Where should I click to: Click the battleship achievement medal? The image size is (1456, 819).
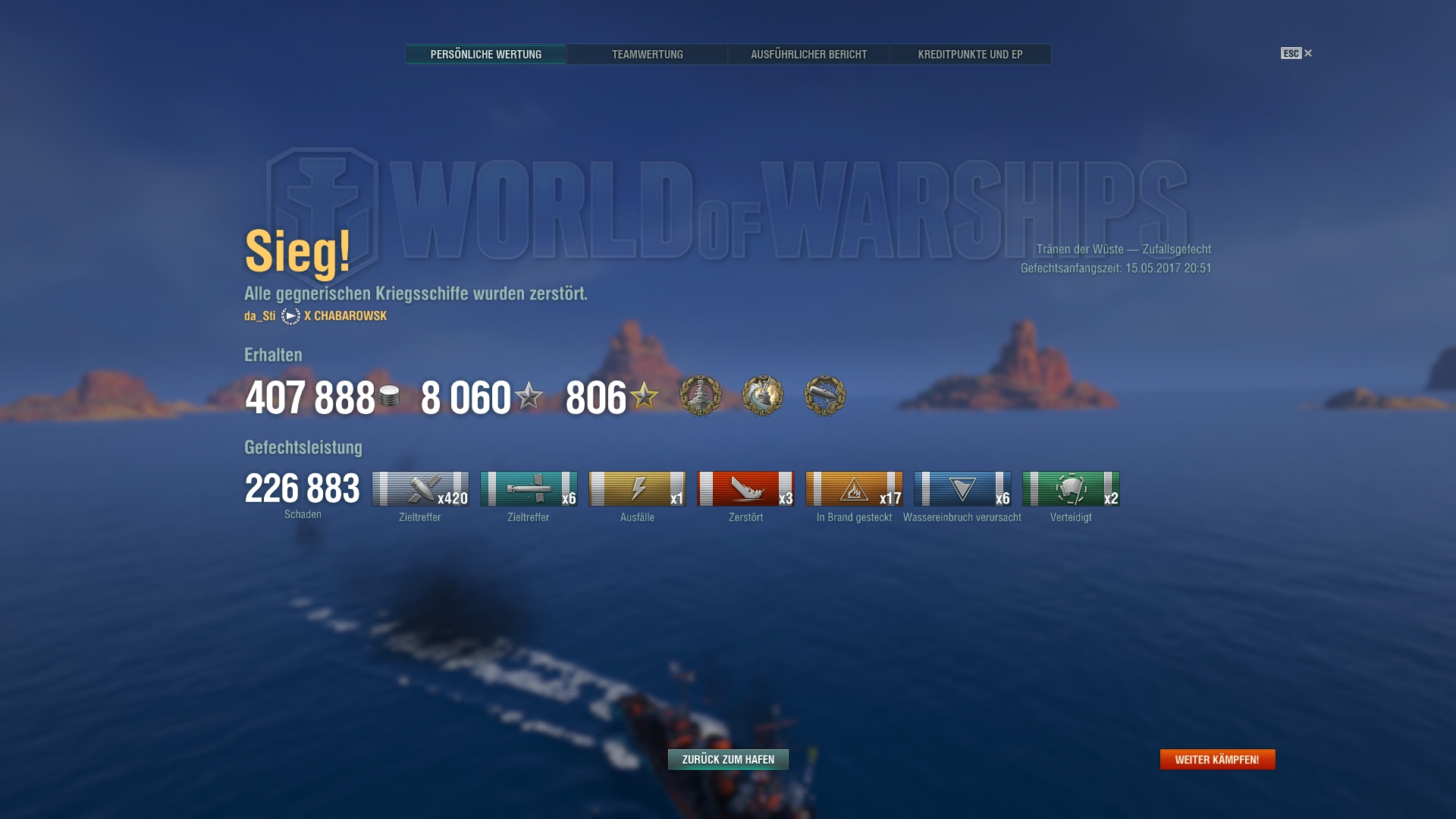pyautogui.click(x=701, y=395)
